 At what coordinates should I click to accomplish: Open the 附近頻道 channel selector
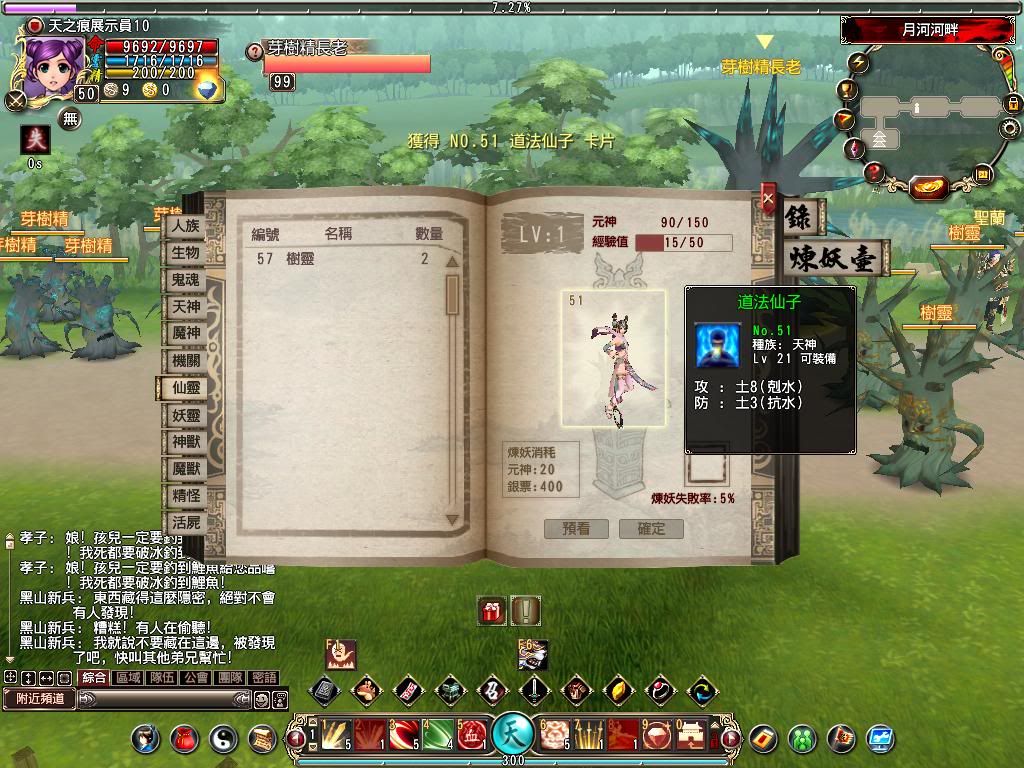(39, 699)
